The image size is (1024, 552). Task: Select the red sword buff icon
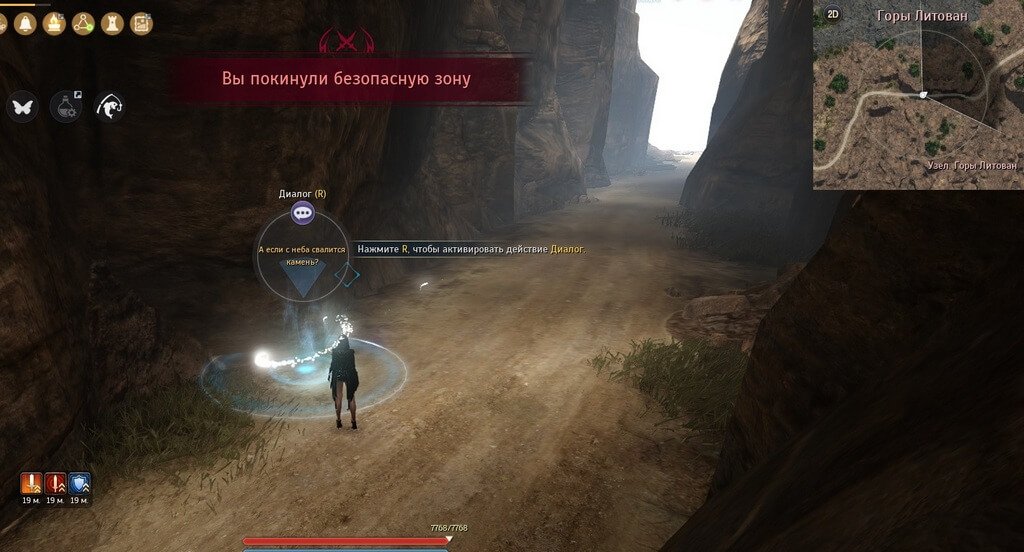pos(55,484)
